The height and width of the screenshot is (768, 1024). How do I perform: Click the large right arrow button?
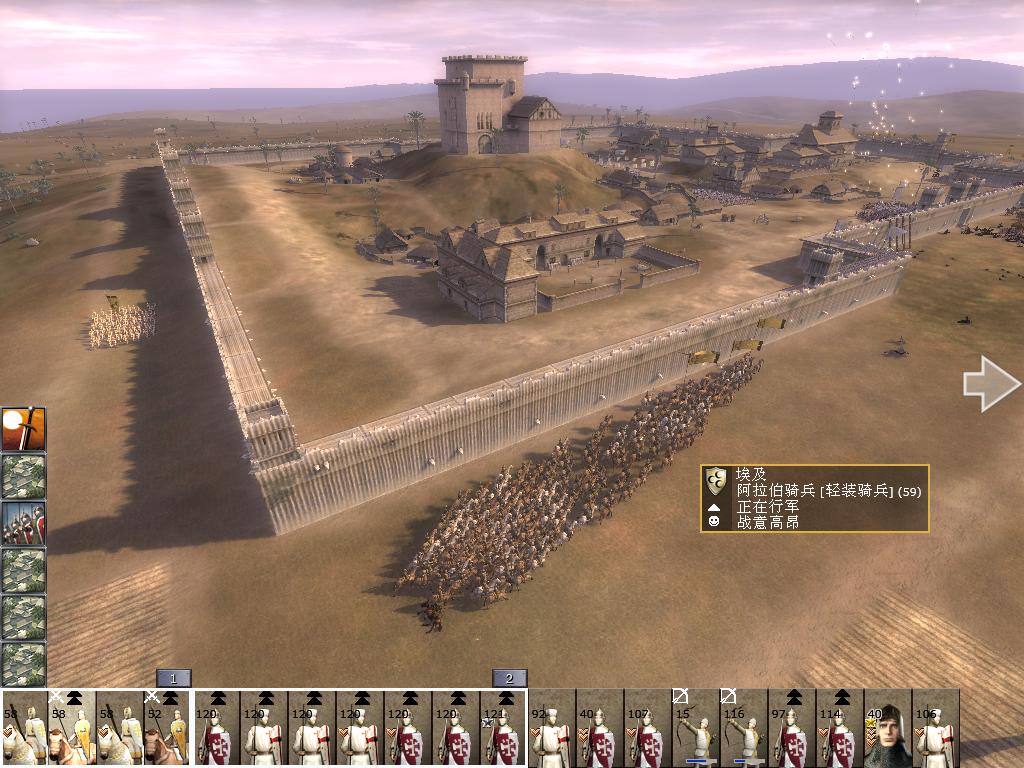point(991,384)
